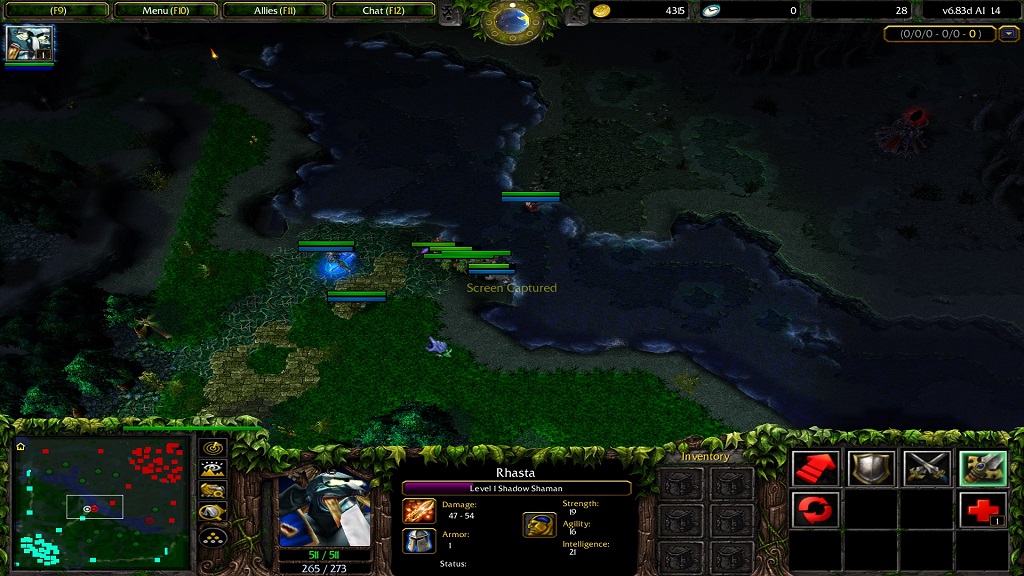
Task: Click the crossed swords command icon
Action: tap(927, 468)
